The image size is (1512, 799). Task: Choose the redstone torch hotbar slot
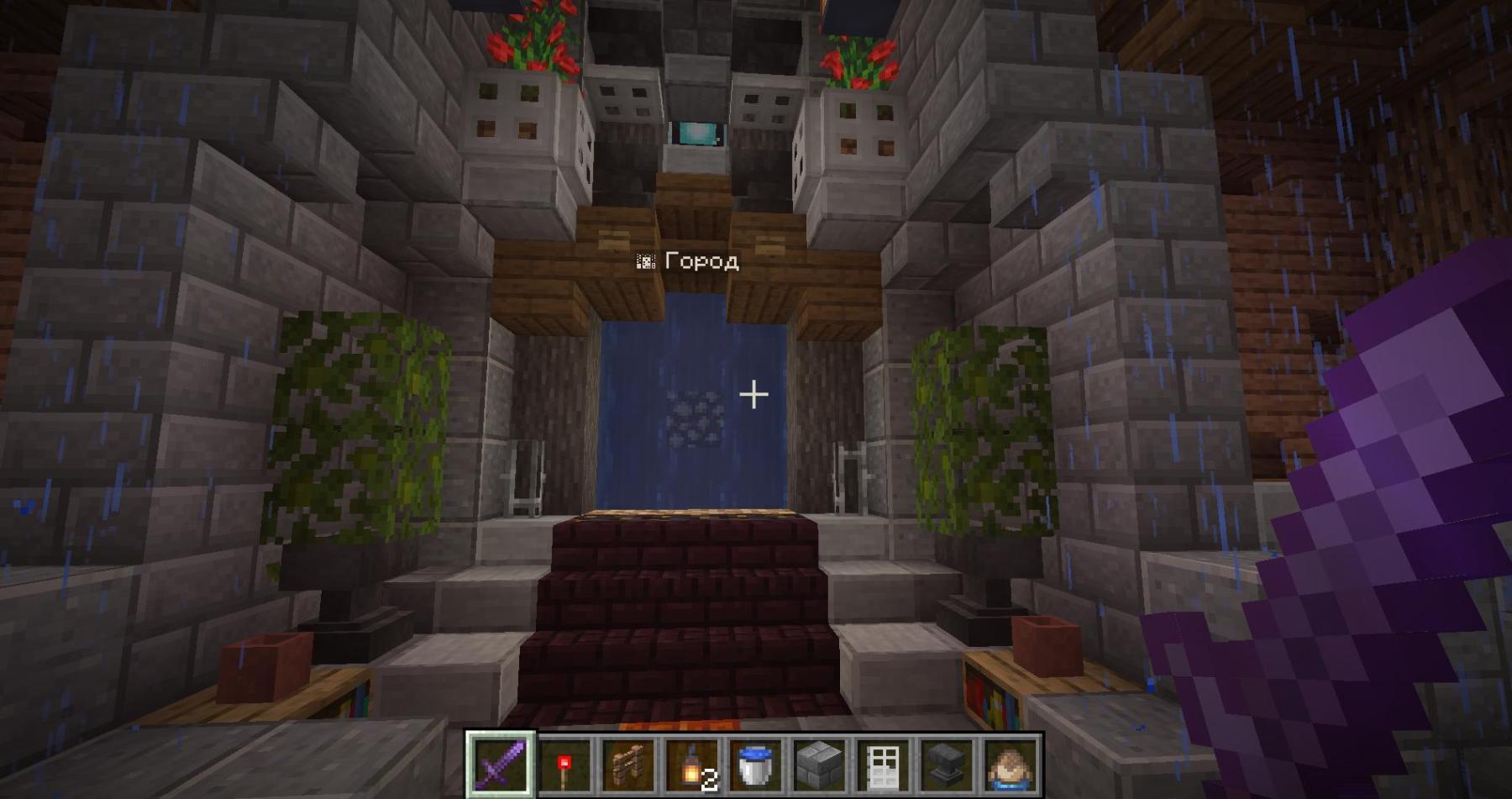pos(564,765)
